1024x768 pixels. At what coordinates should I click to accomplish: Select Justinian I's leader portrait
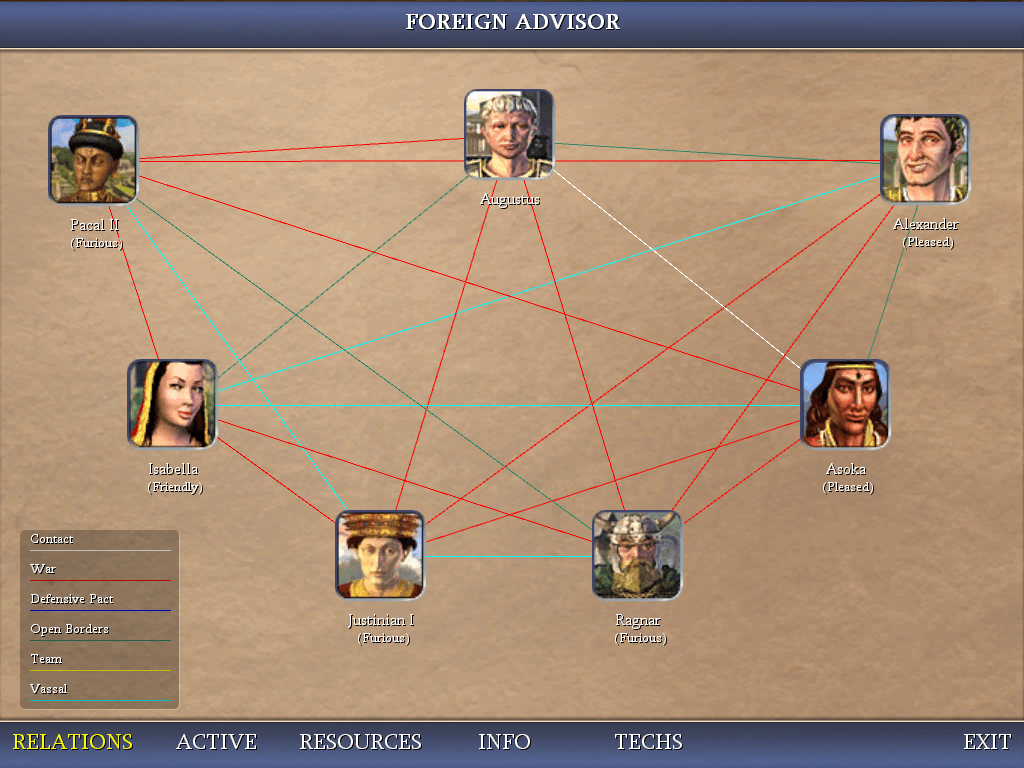pyautogui.click(x=380, y=555)
